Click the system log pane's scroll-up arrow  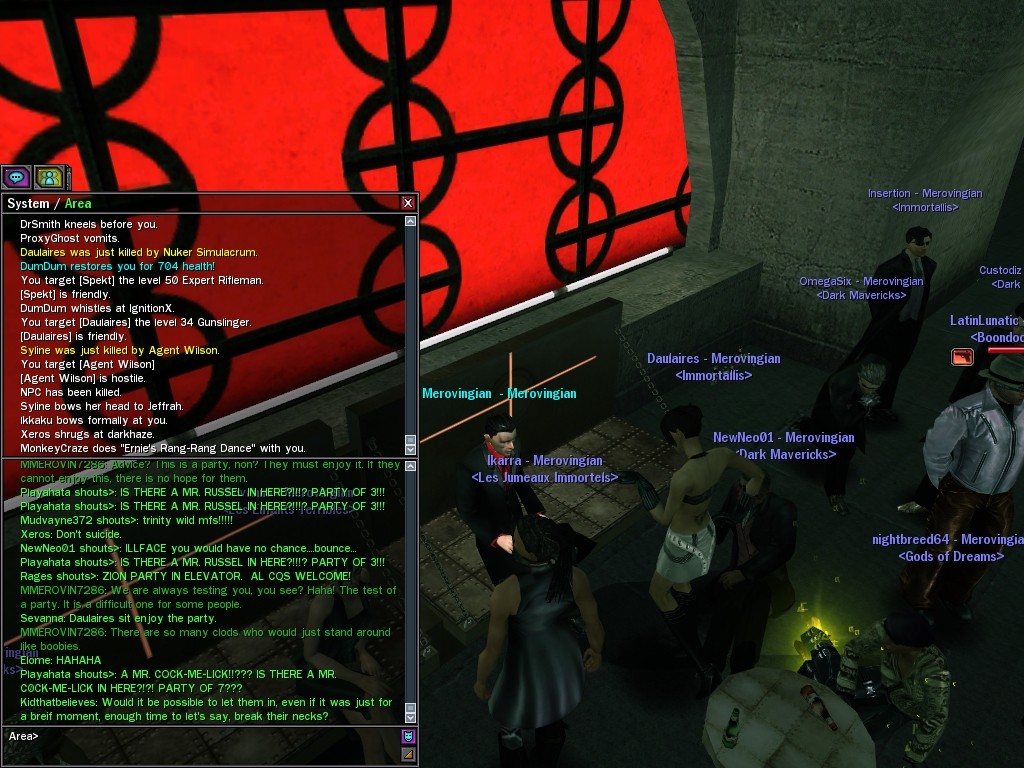pos(410,221)
